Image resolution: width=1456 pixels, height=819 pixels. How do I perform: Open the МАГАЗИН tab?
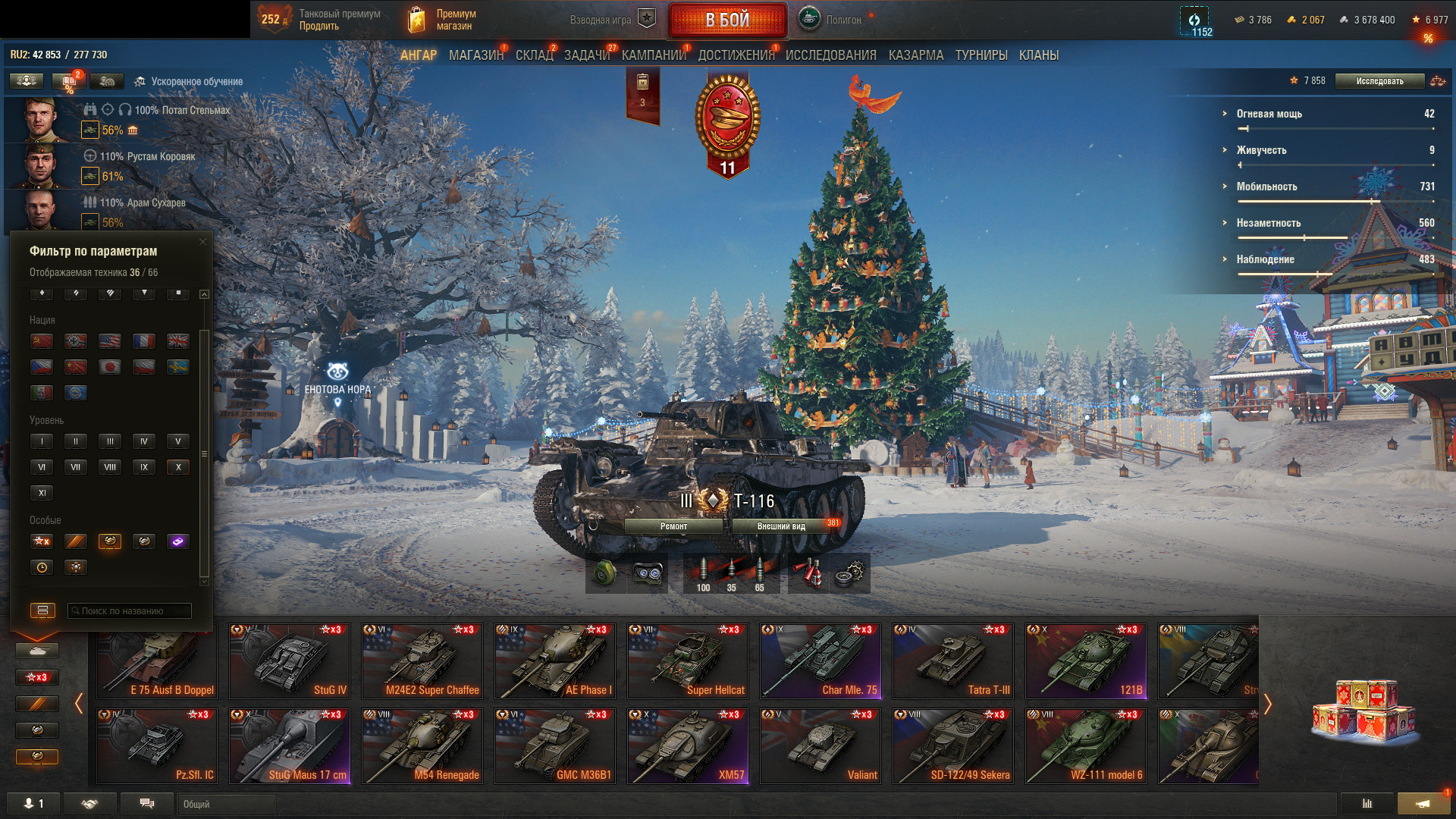tap(475, 55)
